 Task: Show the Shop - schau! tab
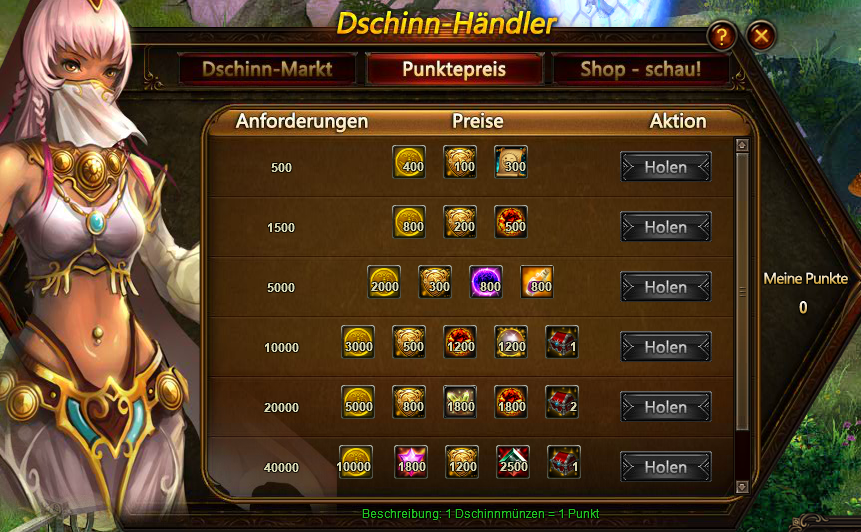(x=640, y=70)
